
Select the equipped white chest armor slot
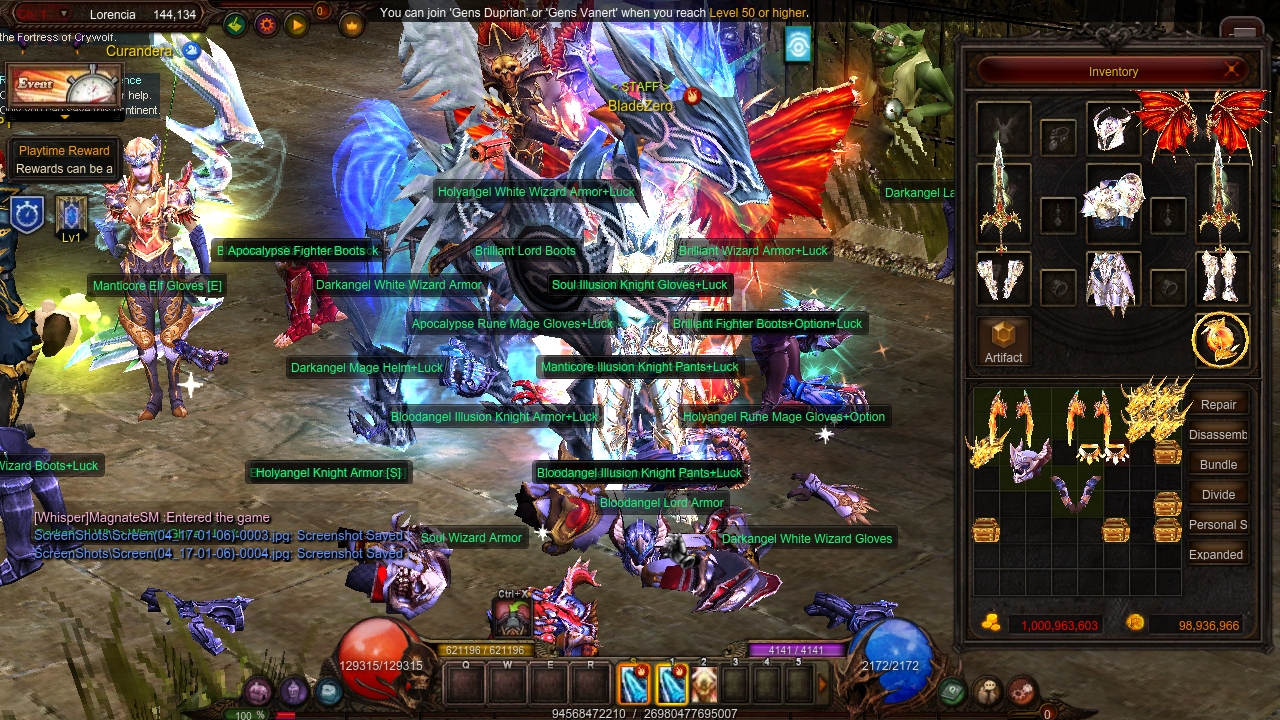tap(1113, 201)
